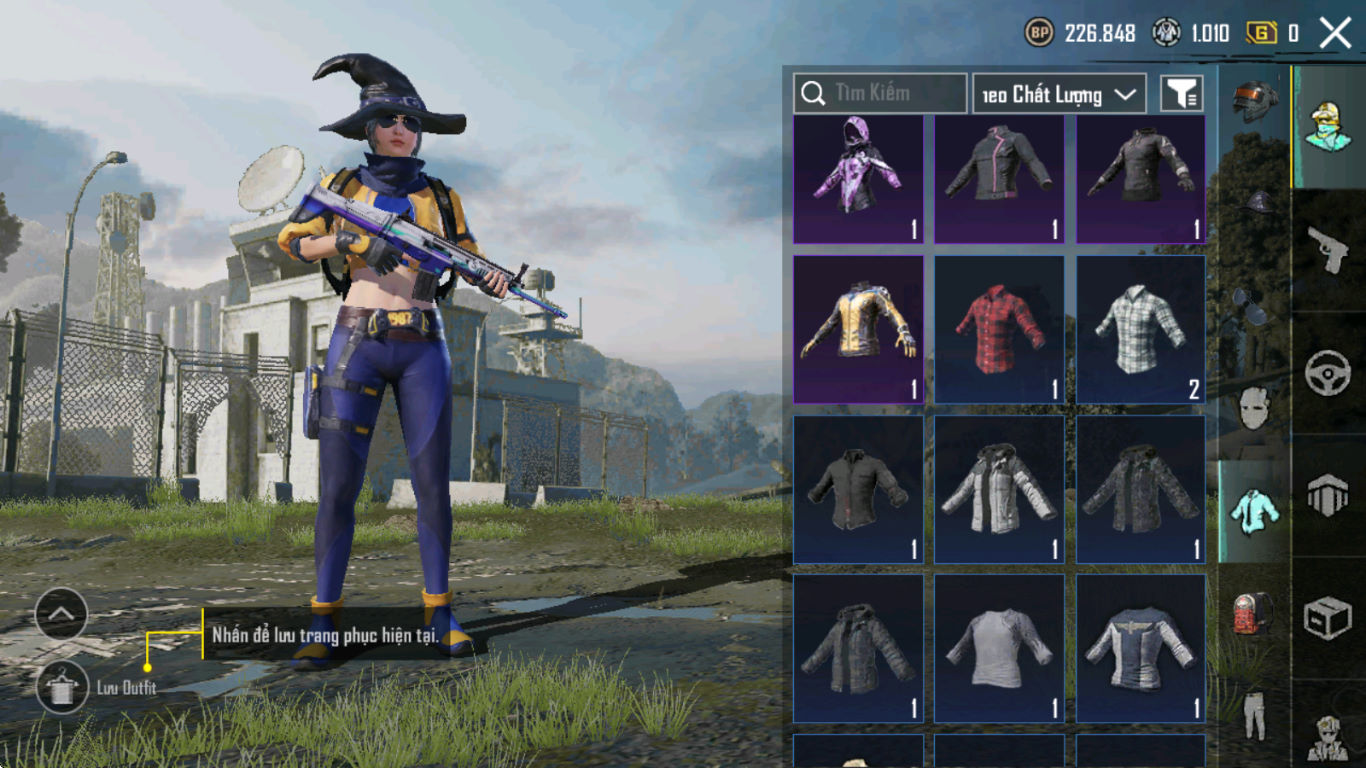Open the face mask category tab
The height and width of the screenshot is (768, 1366).
pos(1254,409)
